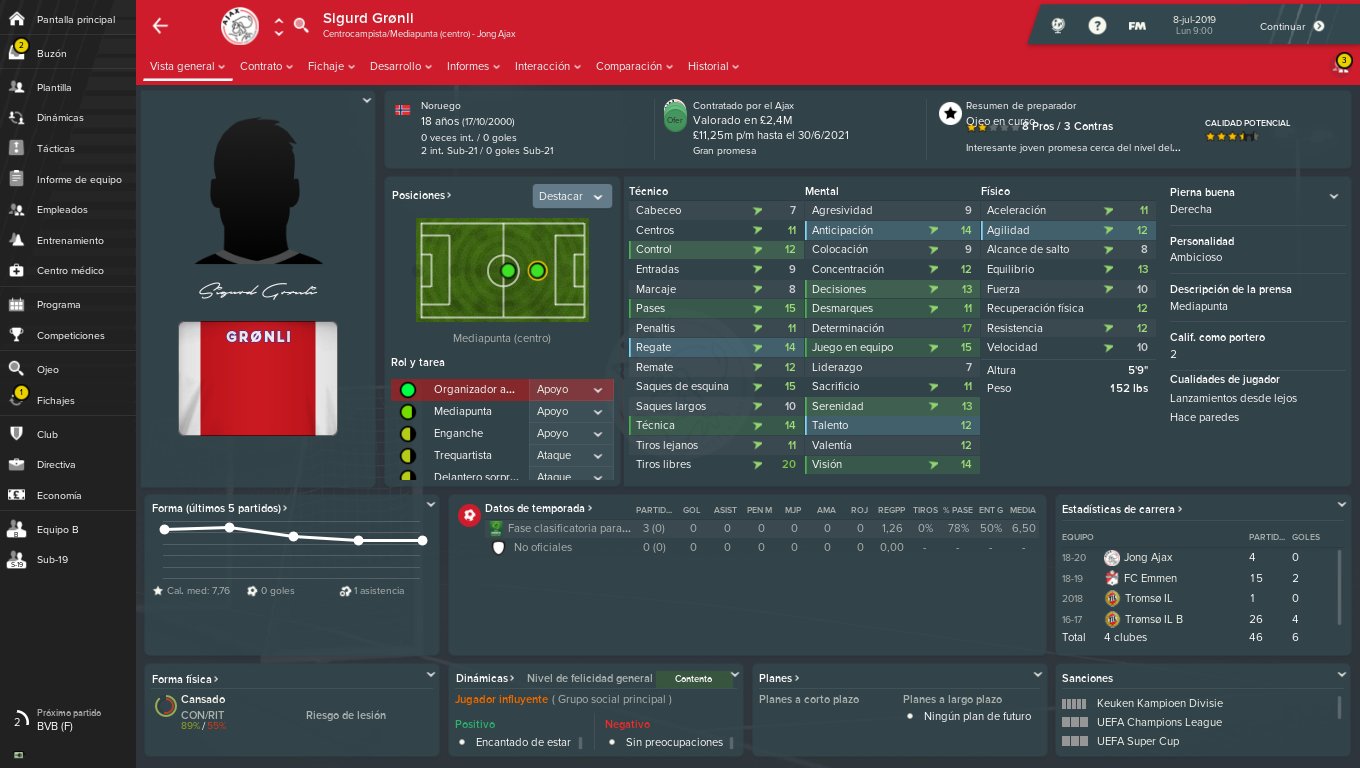The height and width of the screenshot is (768, 1360).
Task: Select the Informes tab
Action: click(x=473, y=67)
